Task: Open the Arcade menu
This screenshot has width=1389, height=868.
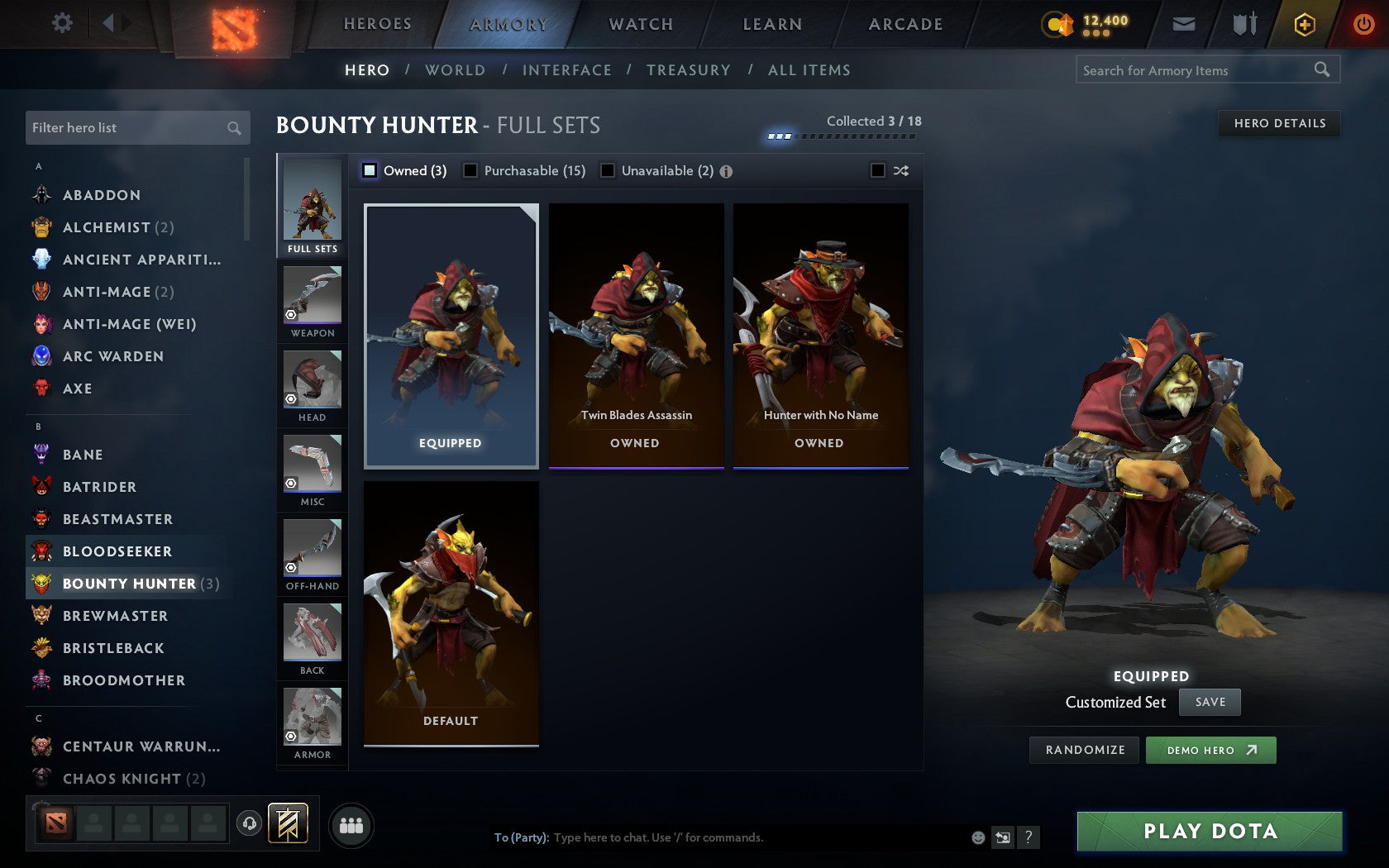Action: 904,24
